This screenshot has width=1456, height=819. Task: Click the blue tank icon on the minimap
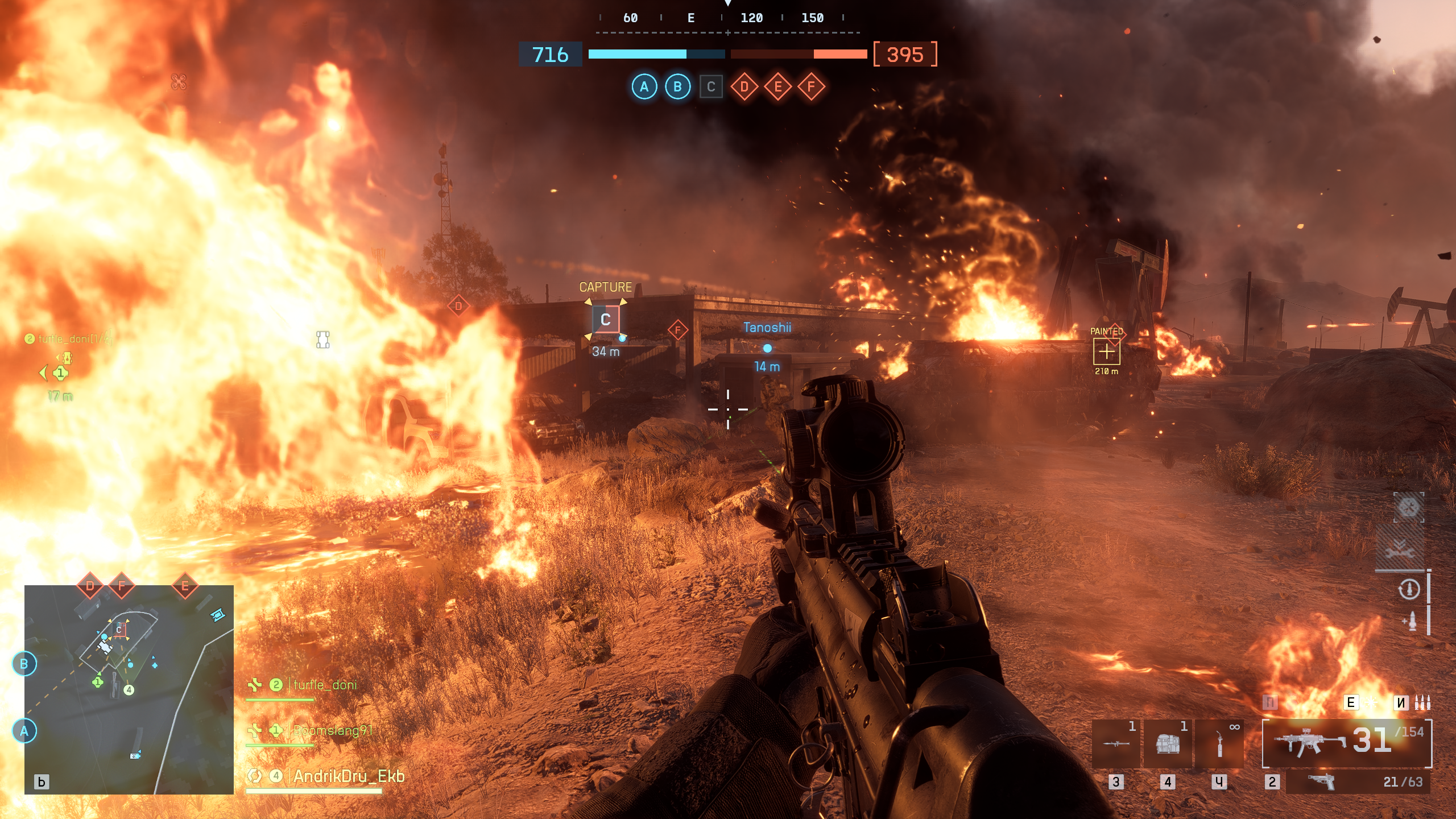(x=218, y=615)
